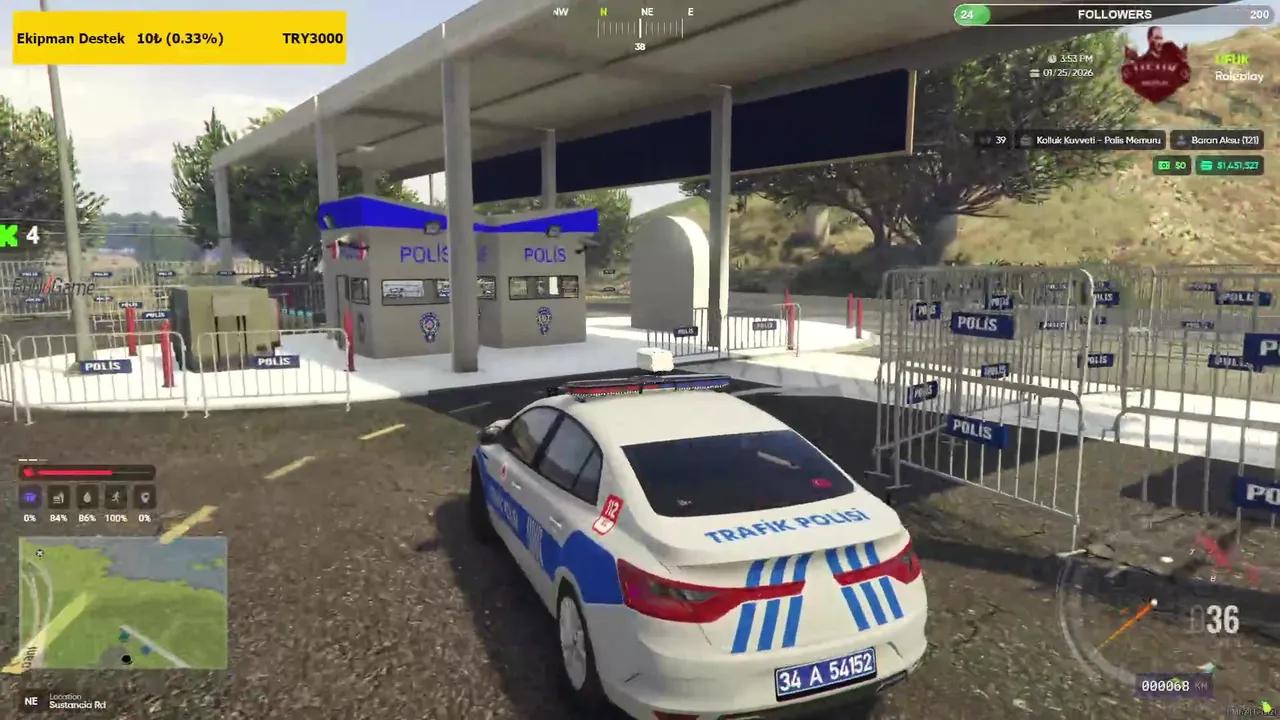
Task: Click the running figure stamina icon
Action: tap(116, 497)
